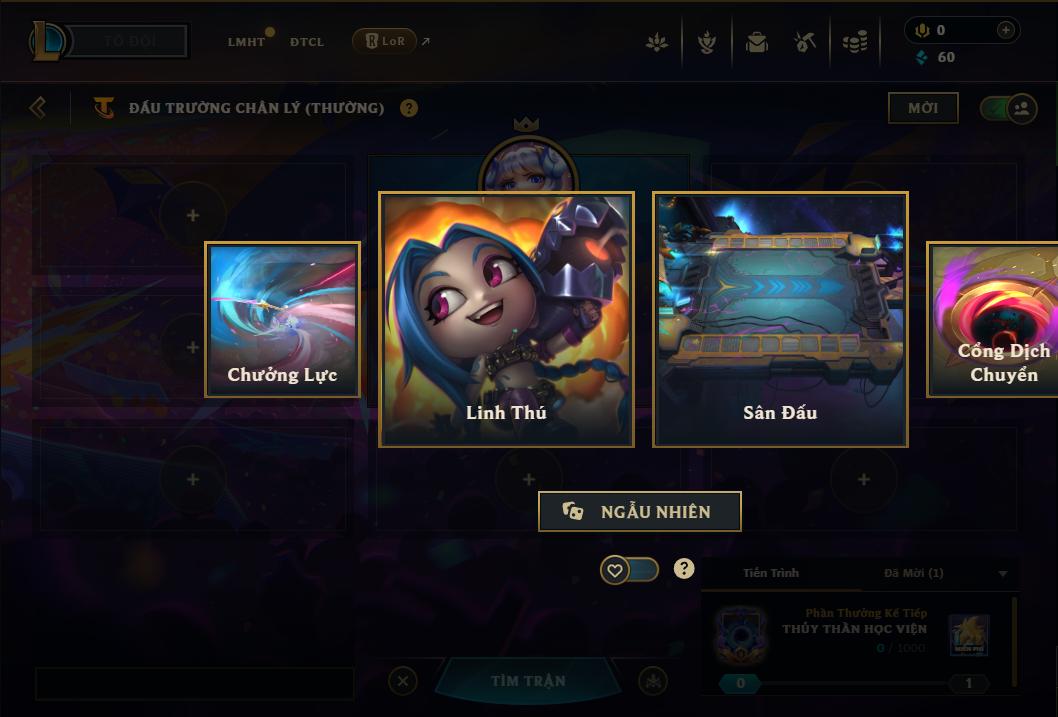Switch to the ĐTCL tab

(307, 42)
